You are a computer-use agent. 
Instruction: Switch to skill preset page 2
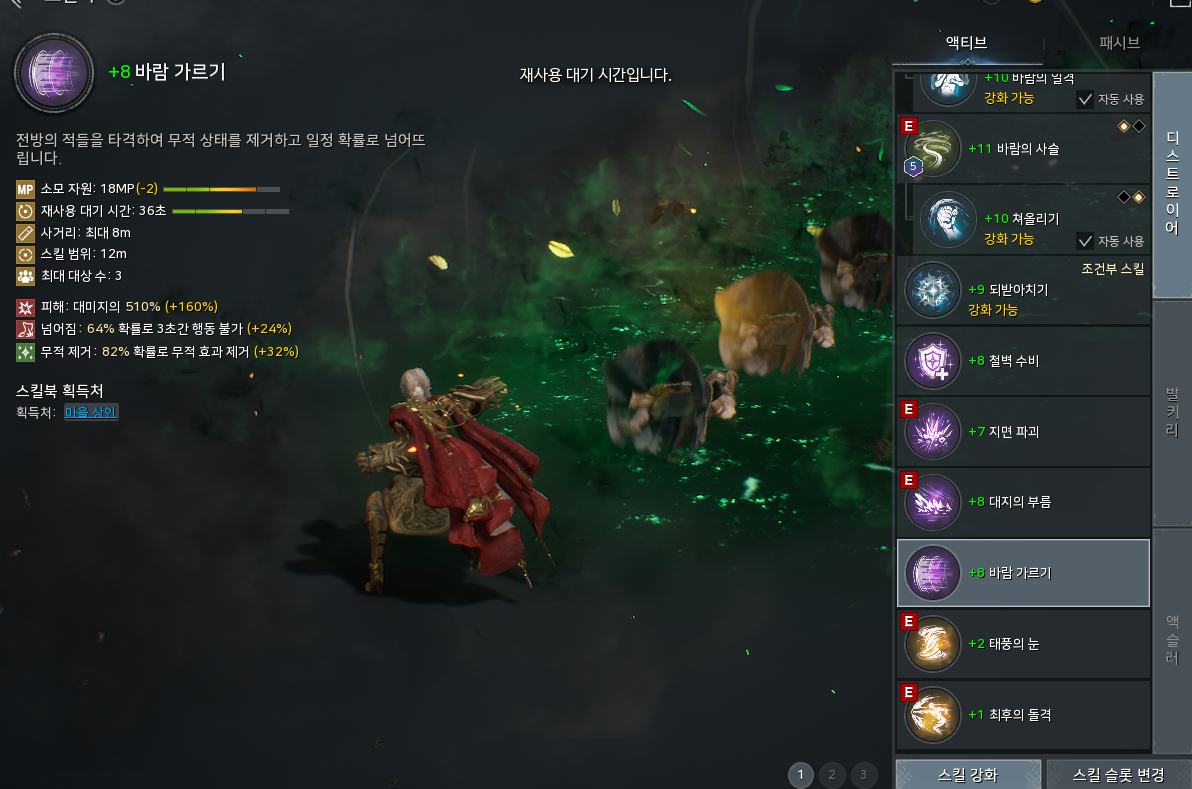pos(832,774)
